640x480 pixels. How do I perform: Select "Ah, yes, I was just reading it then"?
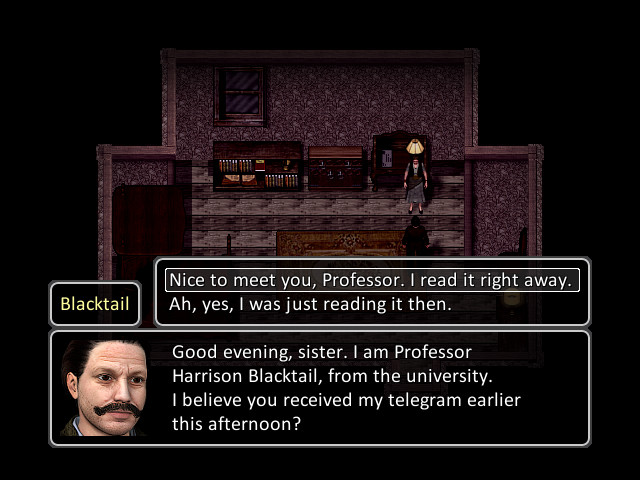(310, 304)
